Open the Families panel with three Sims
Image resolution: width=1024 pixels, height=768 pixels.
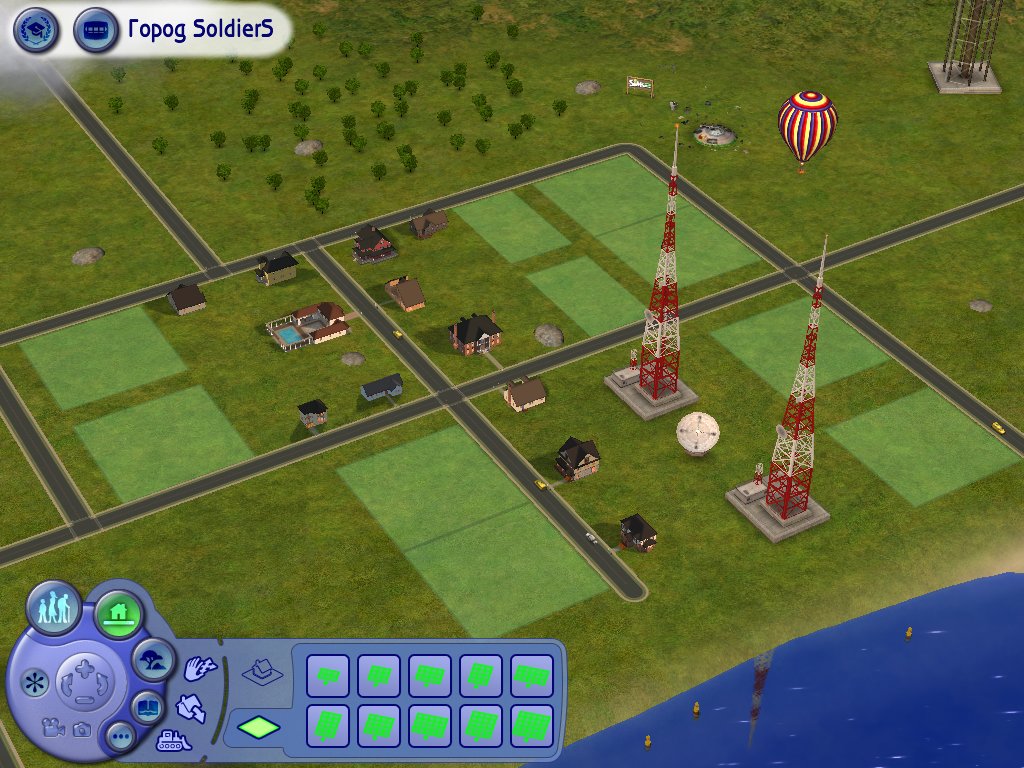coord(54,606)
